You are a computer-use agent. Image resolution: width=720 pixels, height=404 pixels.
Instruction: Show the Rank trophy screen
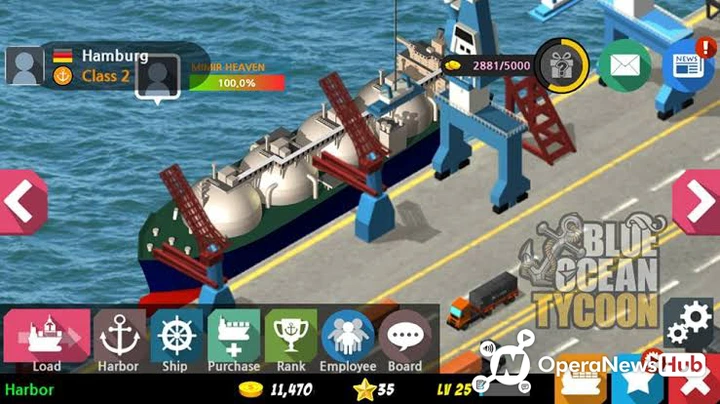(x=290, y=339)
